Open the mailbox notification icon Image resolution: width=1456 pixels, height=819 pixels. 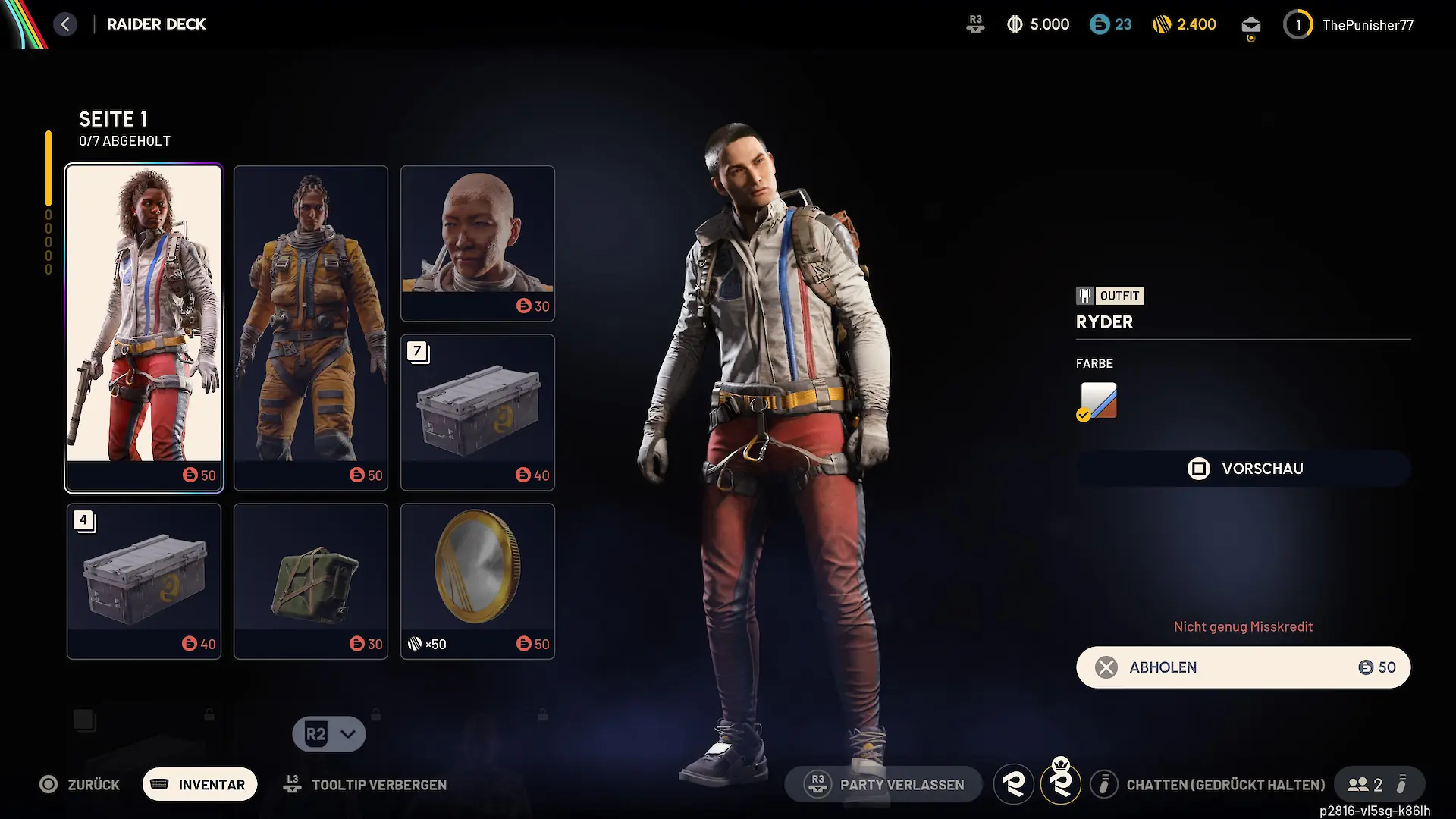tap(1251, 26)
